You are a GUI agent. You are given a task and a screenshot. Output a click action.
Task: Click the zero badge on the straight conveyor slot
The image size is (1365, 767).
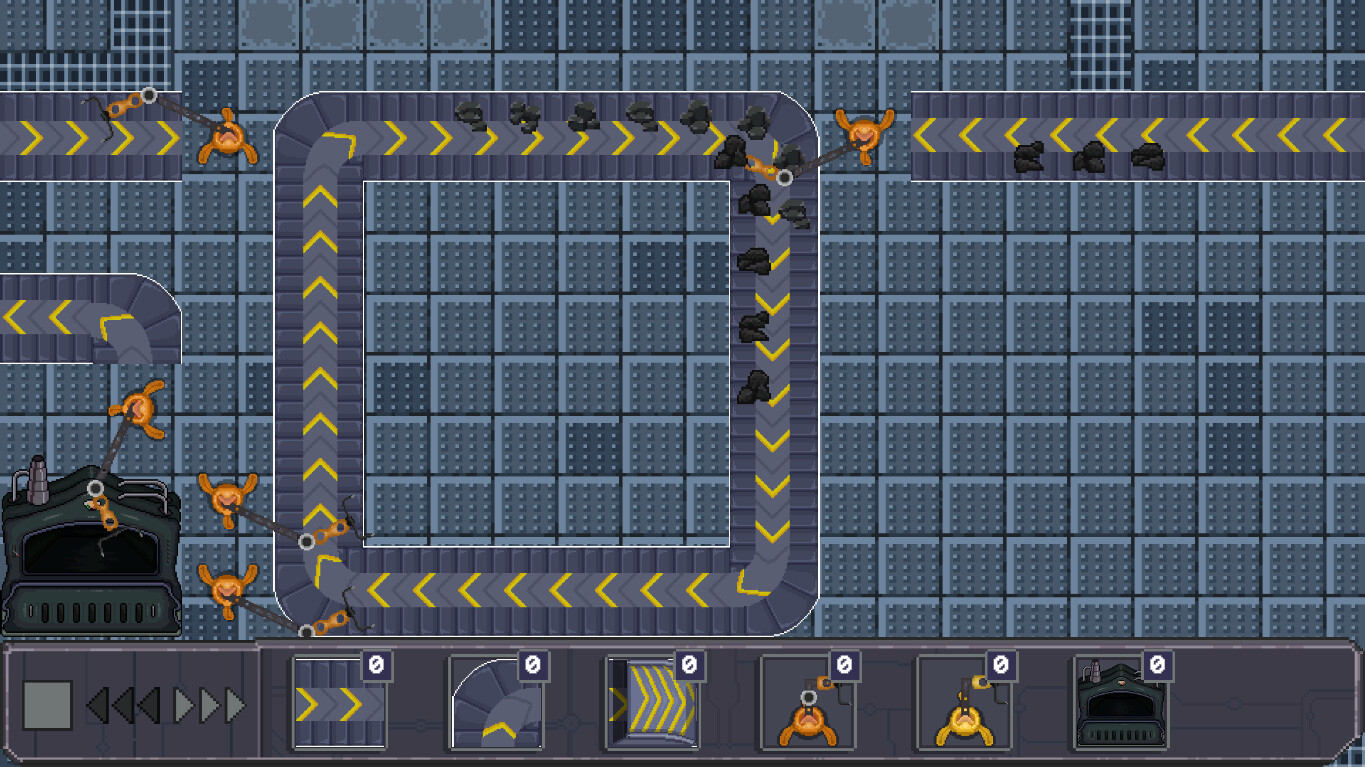point(379,664)
